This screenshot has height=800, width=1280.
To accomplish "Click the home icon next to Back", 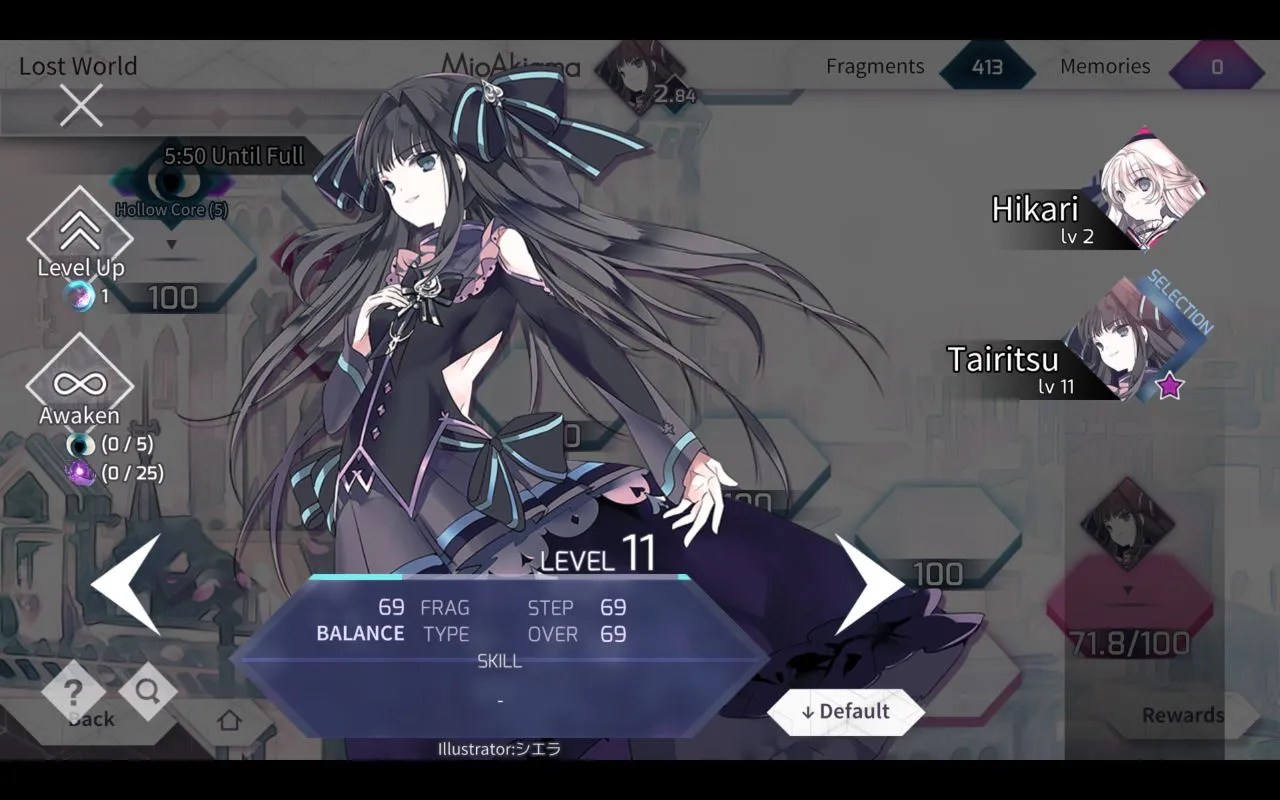I will pos(230,719).
